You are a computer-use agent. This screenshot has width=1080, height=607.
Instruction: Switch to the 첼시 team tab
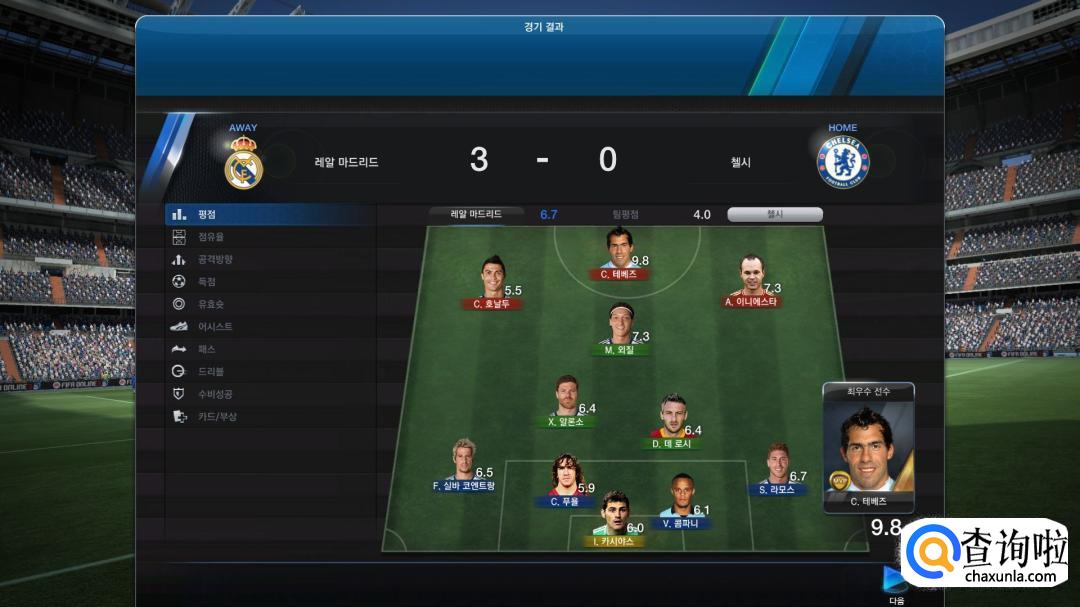click(x=775, y=214)
